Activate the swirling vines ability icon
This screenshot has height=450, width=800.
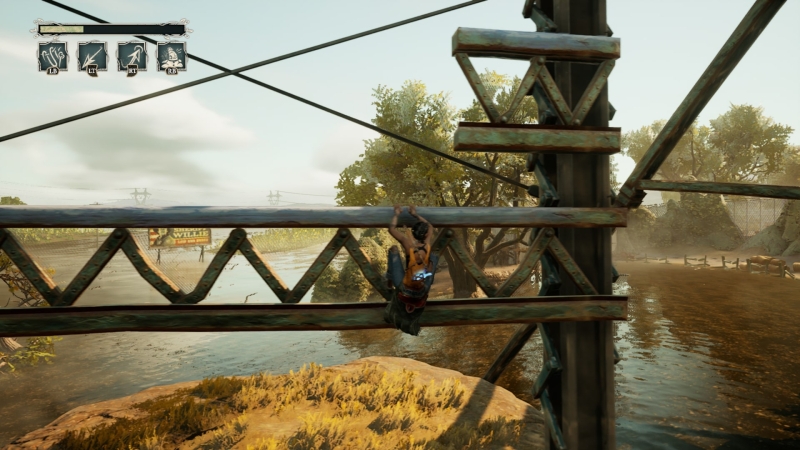click(52, 56)
